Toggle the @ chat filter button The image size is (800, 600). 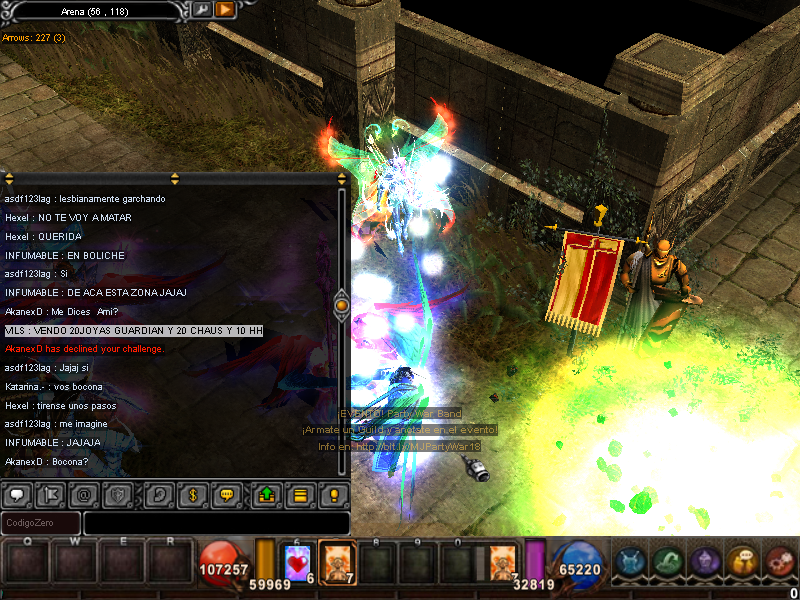point(84,494)
